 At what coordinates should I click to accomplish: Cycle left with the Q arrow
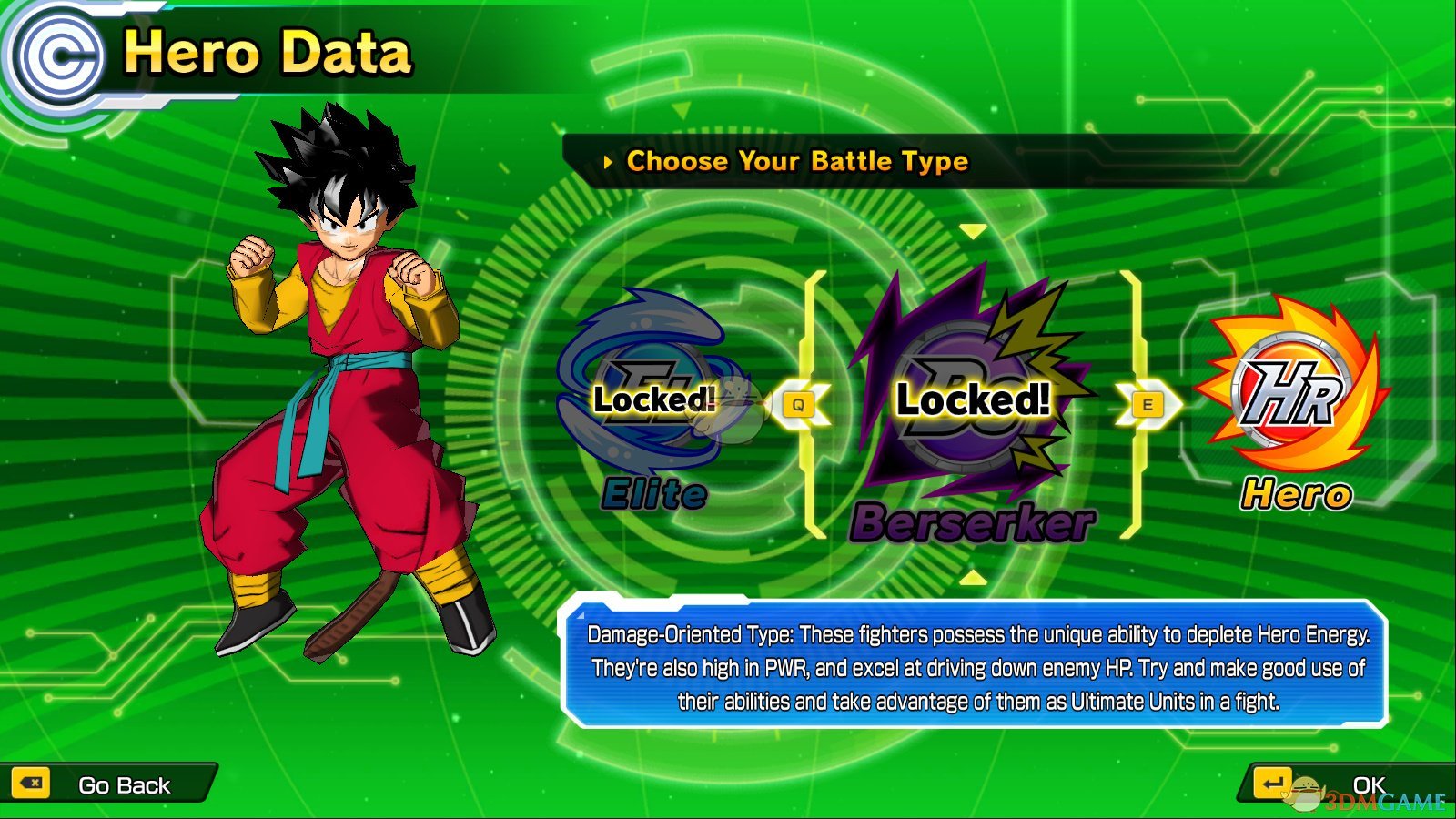click(799, 405)
